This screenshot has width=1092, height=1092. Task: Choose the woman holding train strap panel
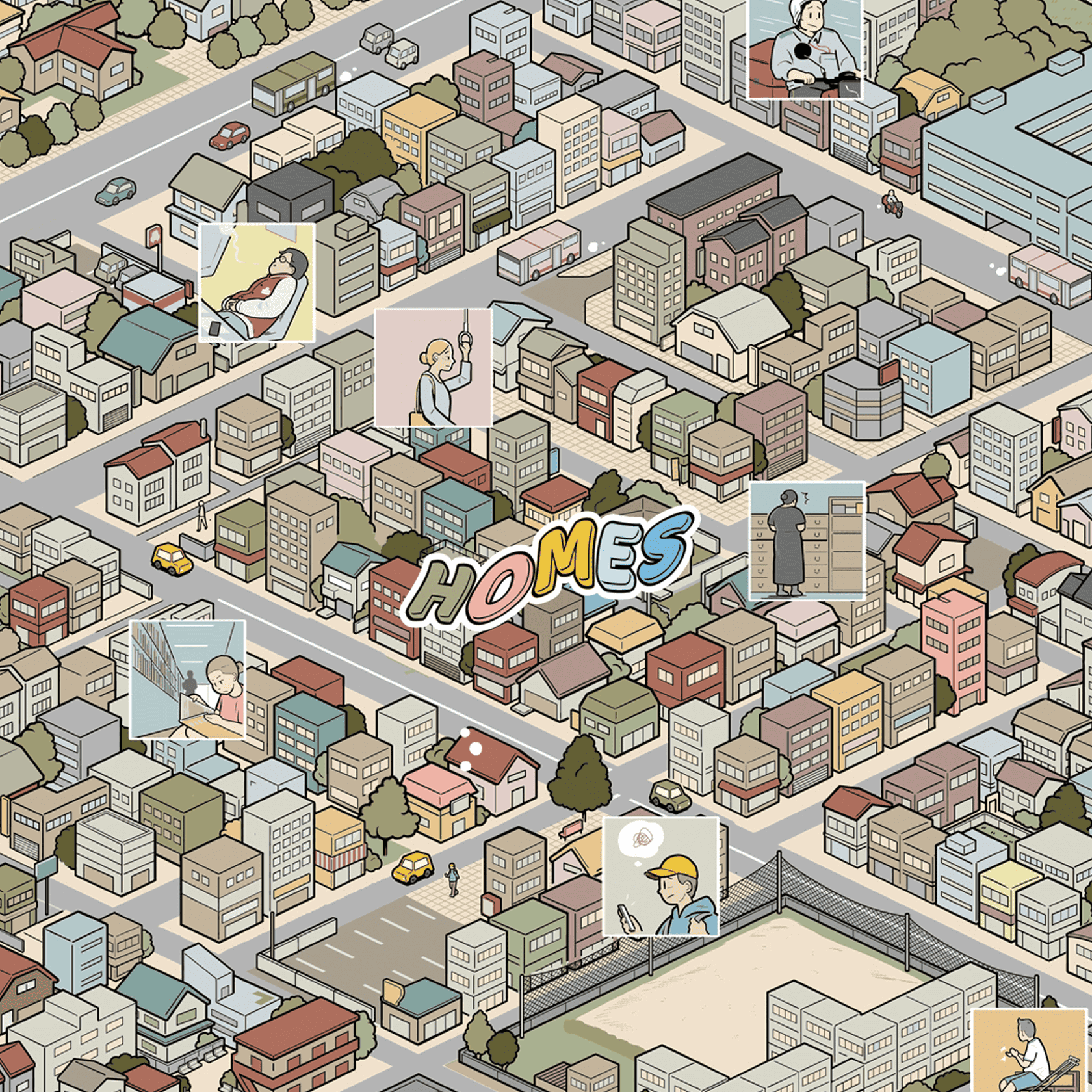click(433, 367)
